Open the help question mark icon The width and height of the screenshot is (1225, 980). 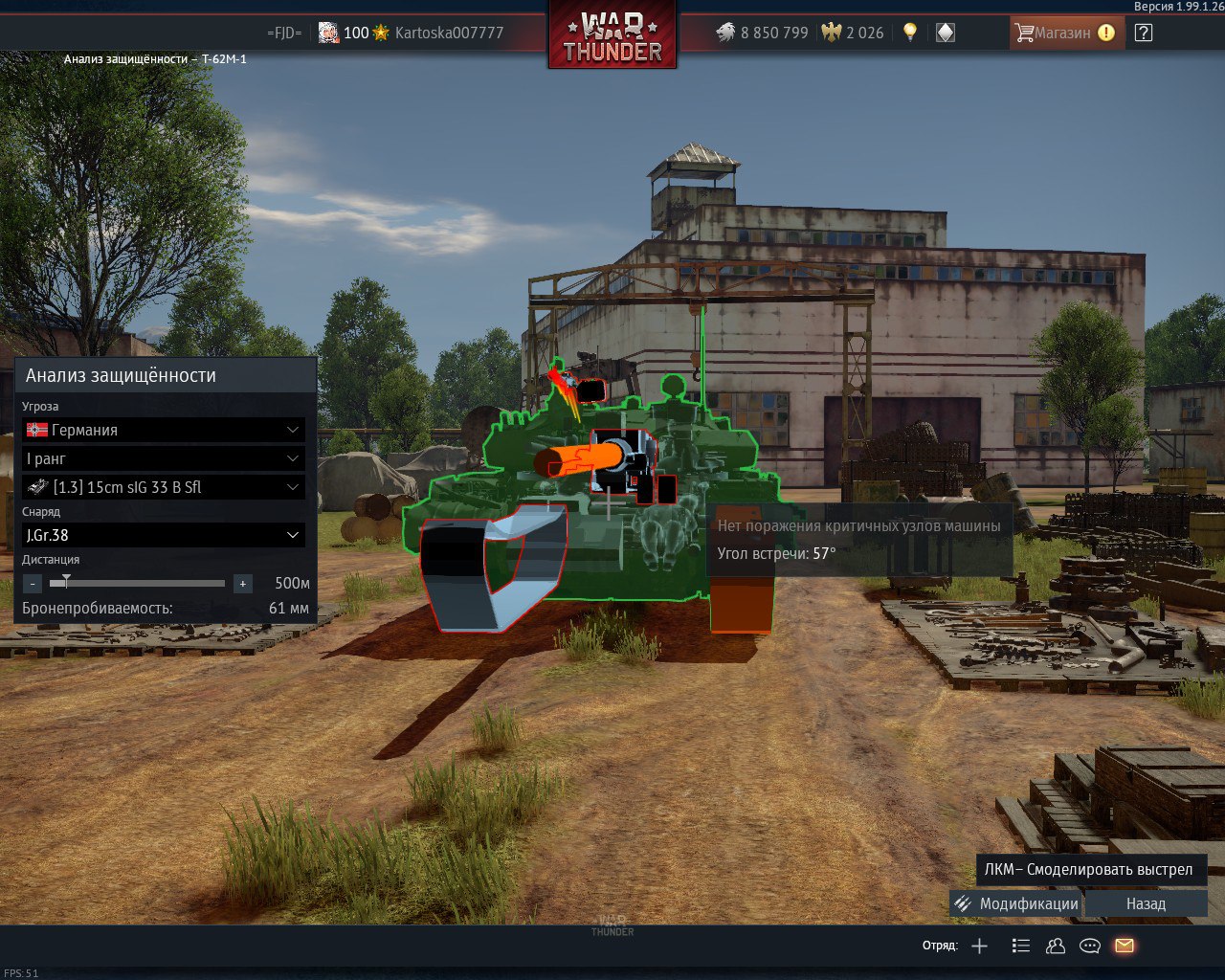[x=1143, y=33]
